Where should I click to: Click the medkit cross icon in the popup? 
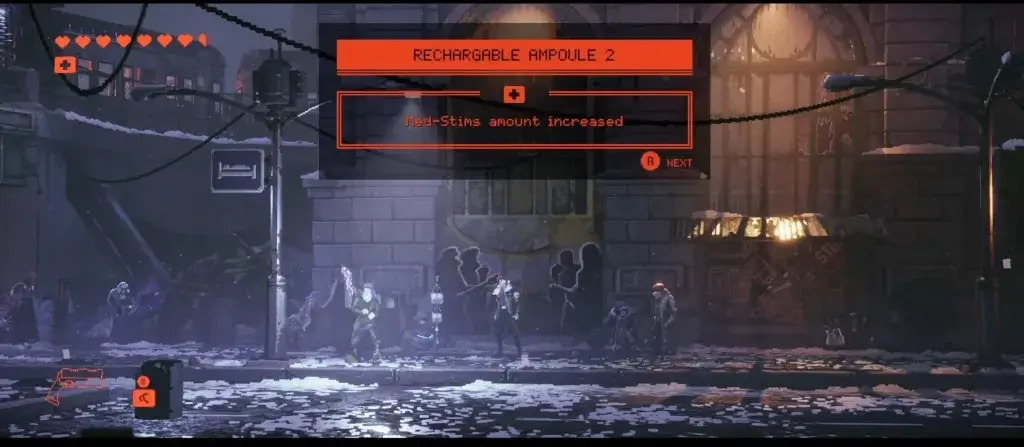(514, 94)
